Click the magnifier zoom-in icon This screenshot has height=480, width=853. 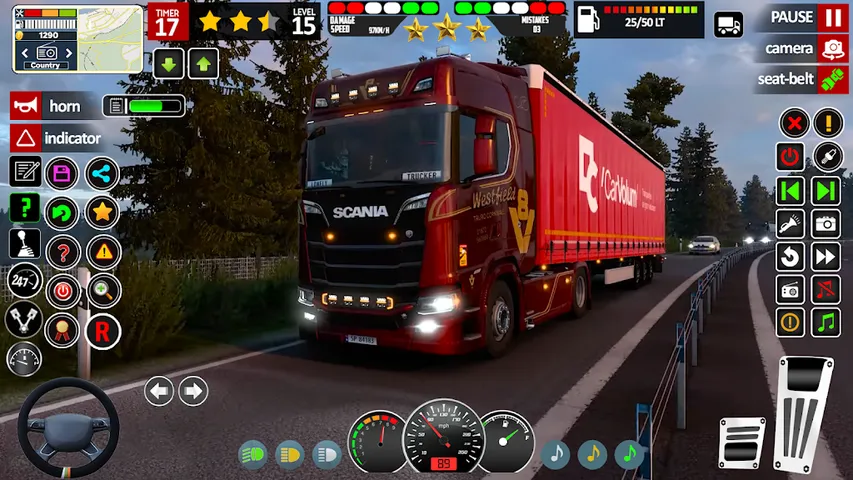tap(102, 291)
